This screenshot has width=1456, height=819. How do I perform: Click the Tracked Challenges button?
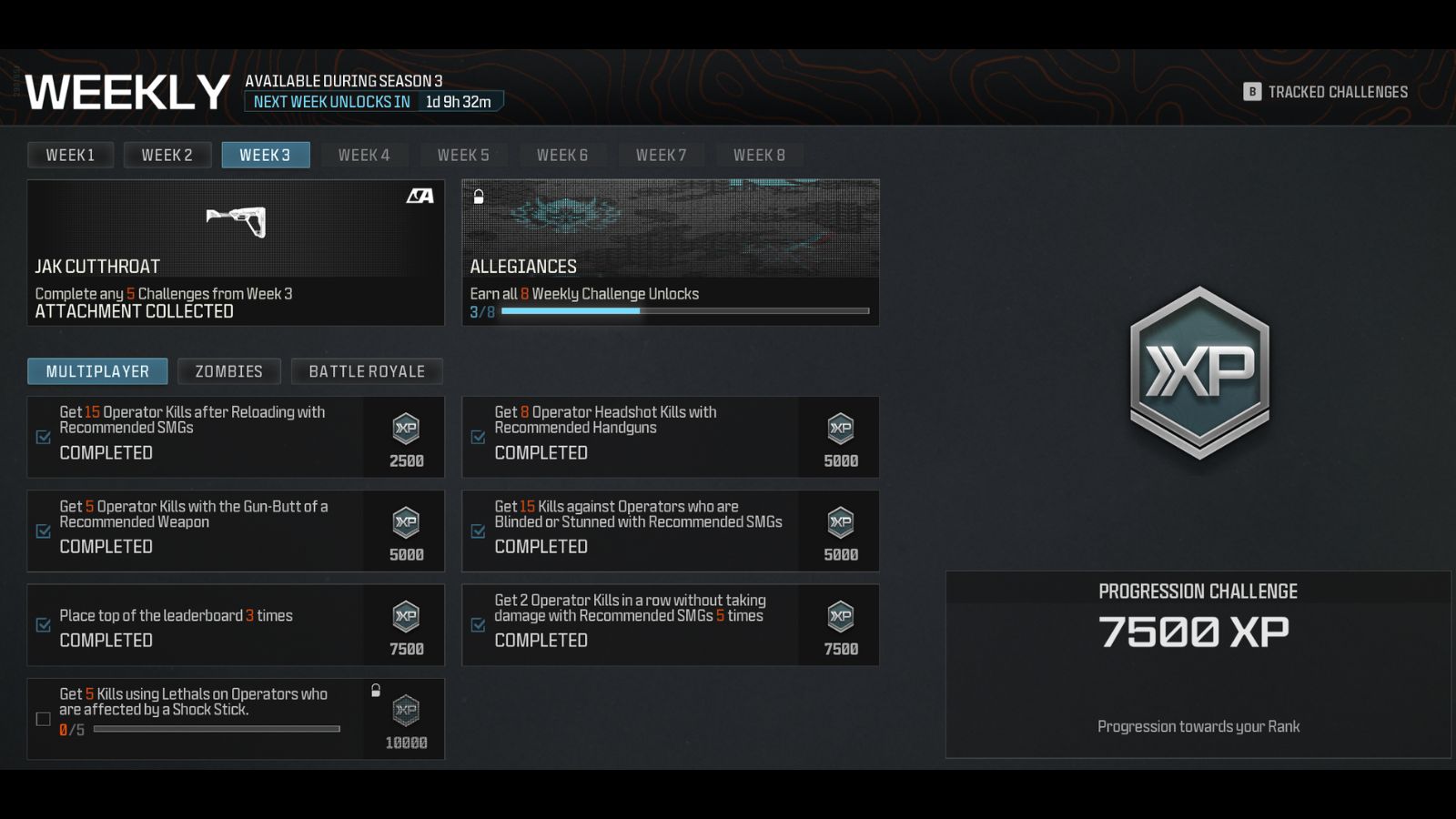point(1326,91)
